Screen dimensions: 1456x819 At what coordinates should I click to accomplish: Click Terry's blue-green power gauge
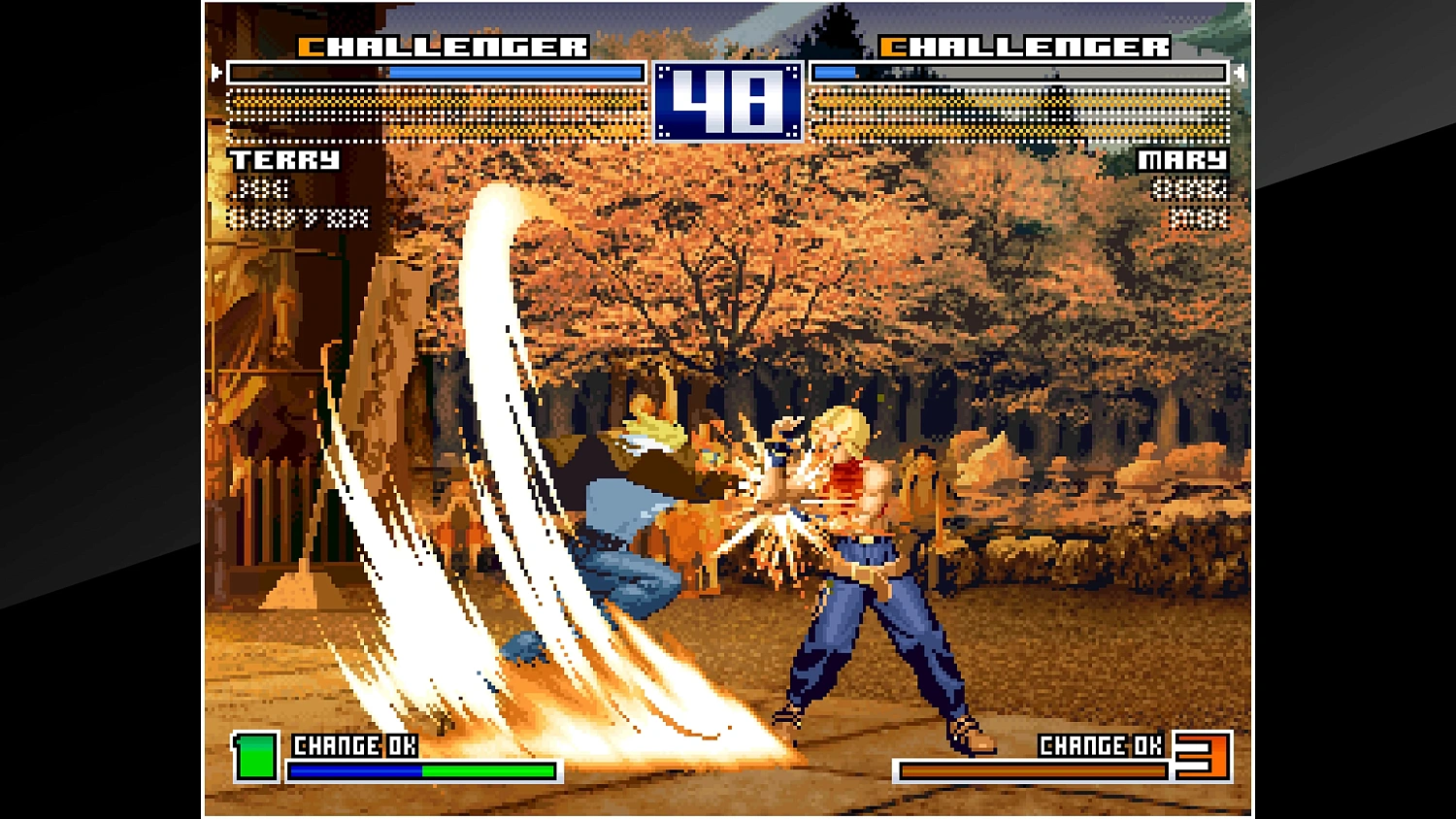point(422,769)
